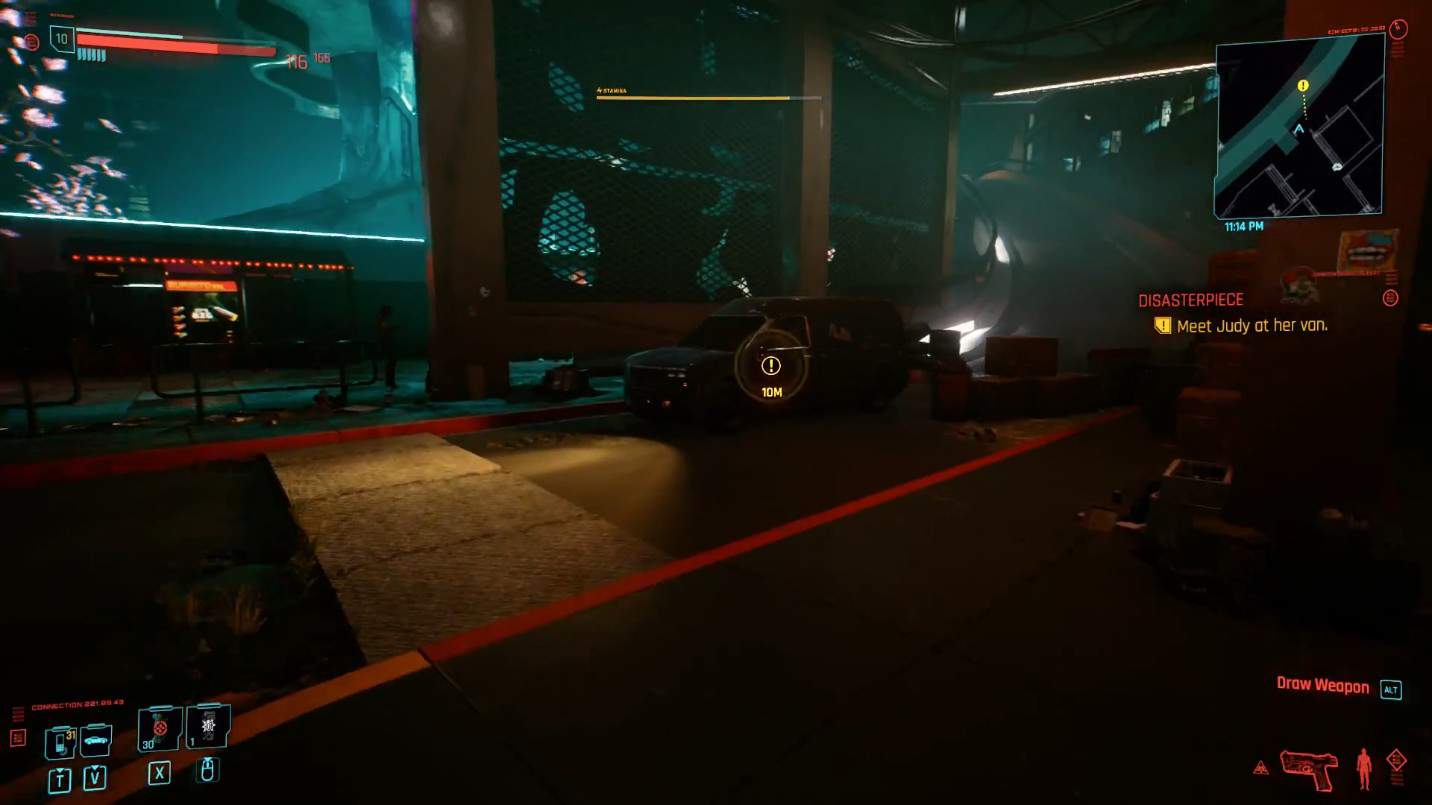The height and width of the screenshot is (805, 1432).
Task: Click the character body status icon
Action: click(x=1365, y=765)
